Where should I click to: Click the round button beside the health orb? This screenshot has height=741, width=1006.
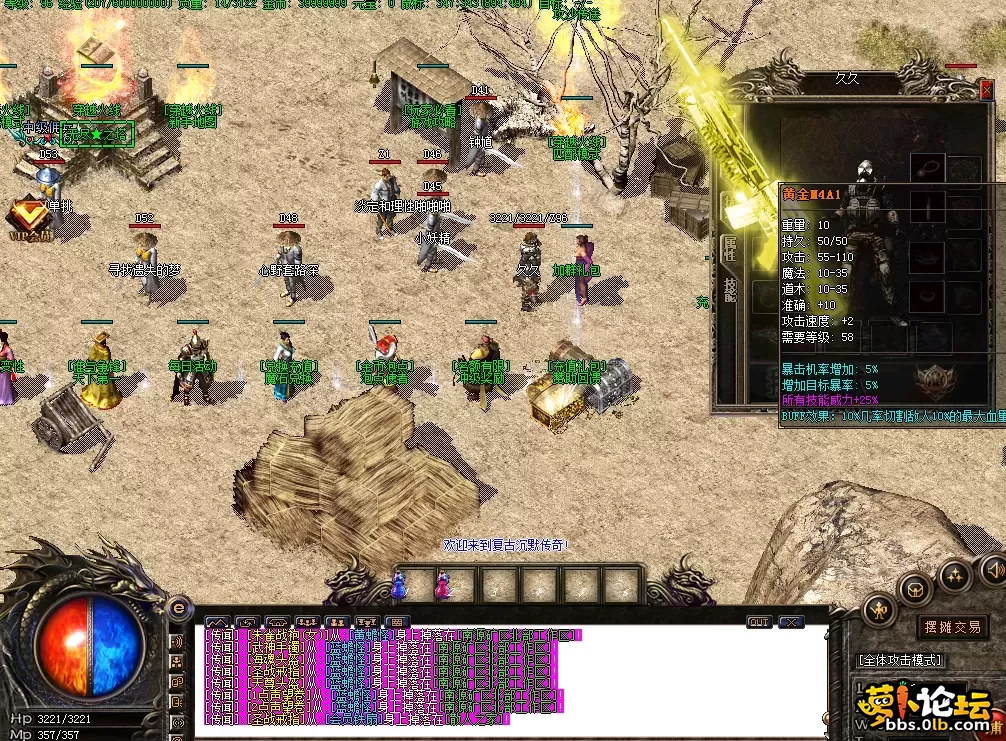pyautogui.click(x=179, y=607)
